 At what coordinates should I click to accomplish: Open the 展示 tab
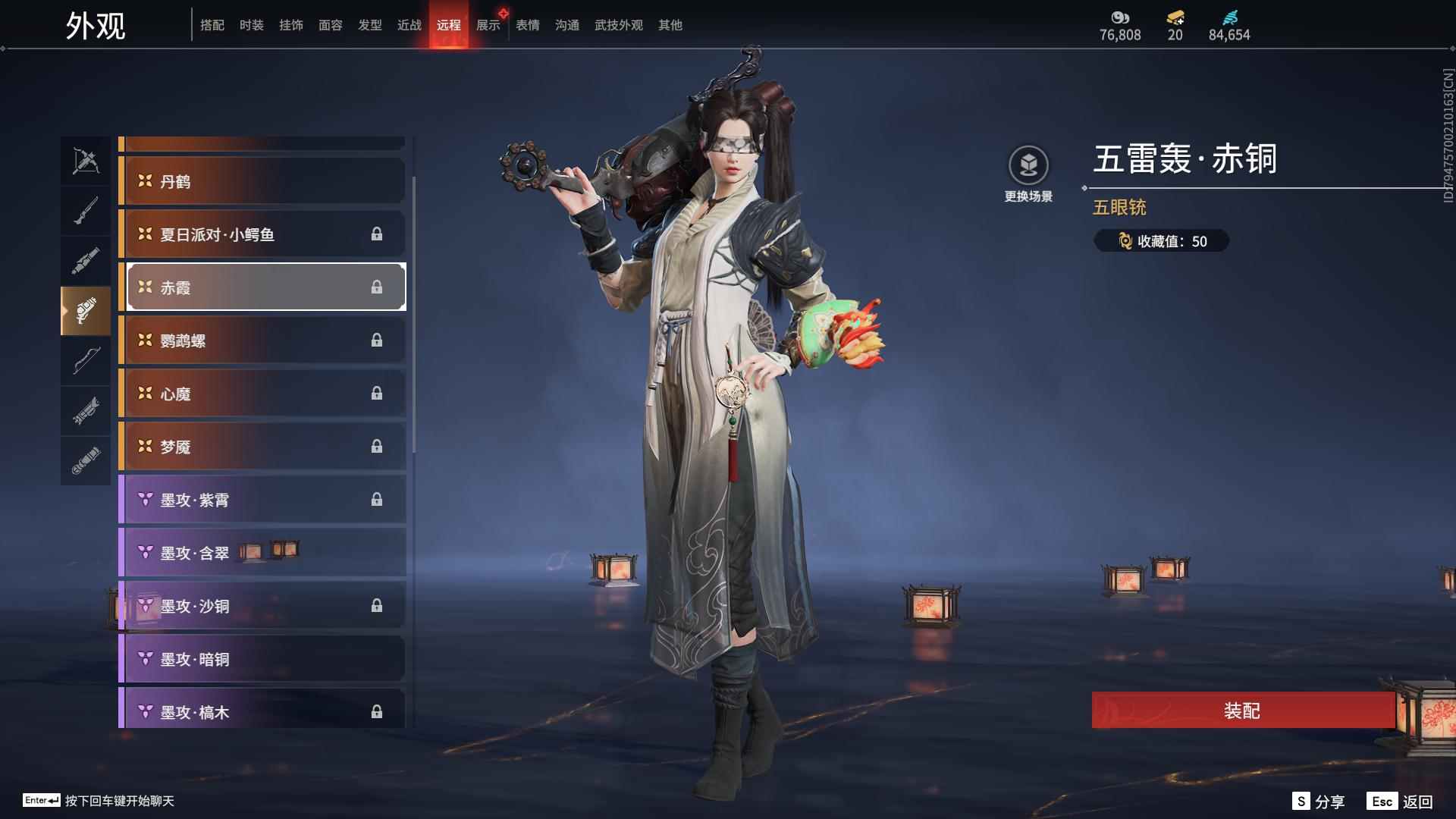pos(488,26)
